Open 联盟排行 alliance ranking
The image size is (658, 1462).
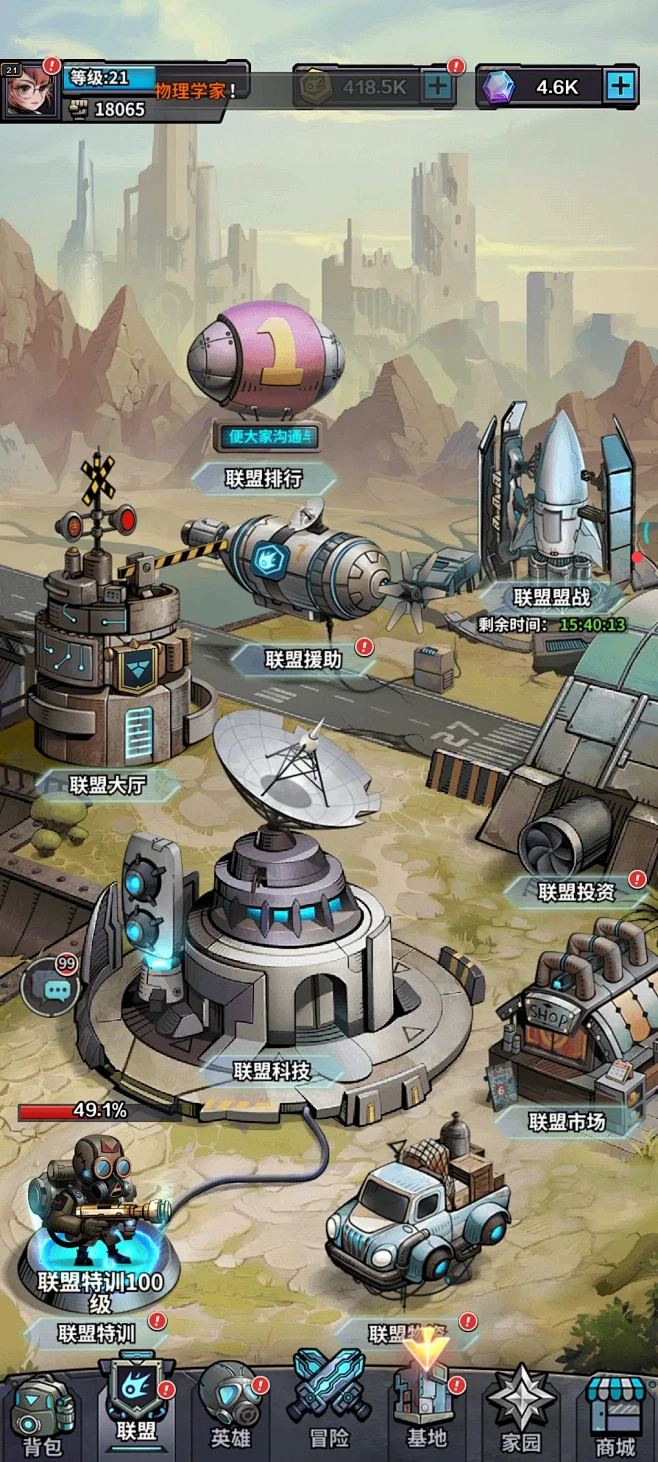pyautogui.click(x=264, y=478)
